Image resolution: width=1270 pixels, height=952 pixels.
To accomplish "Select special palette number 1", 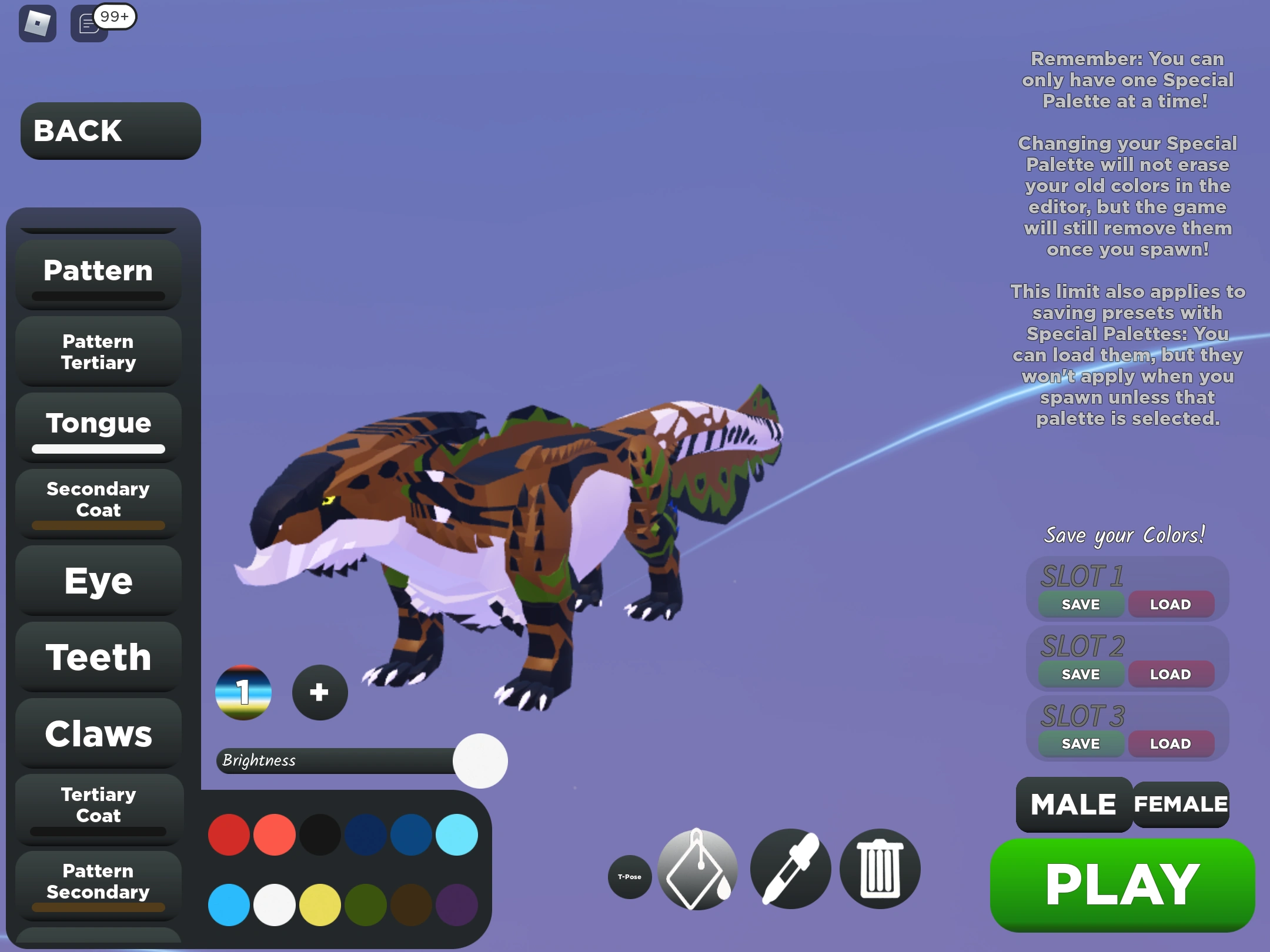I will 243,692.
